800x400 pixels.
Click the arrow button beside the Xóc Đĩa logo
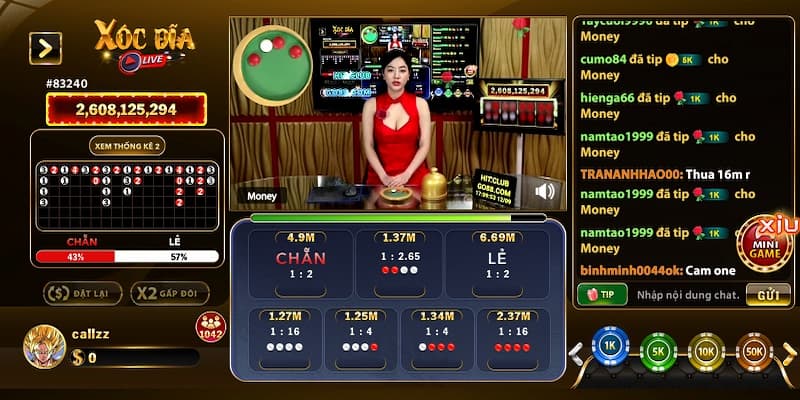coord(45,48)
